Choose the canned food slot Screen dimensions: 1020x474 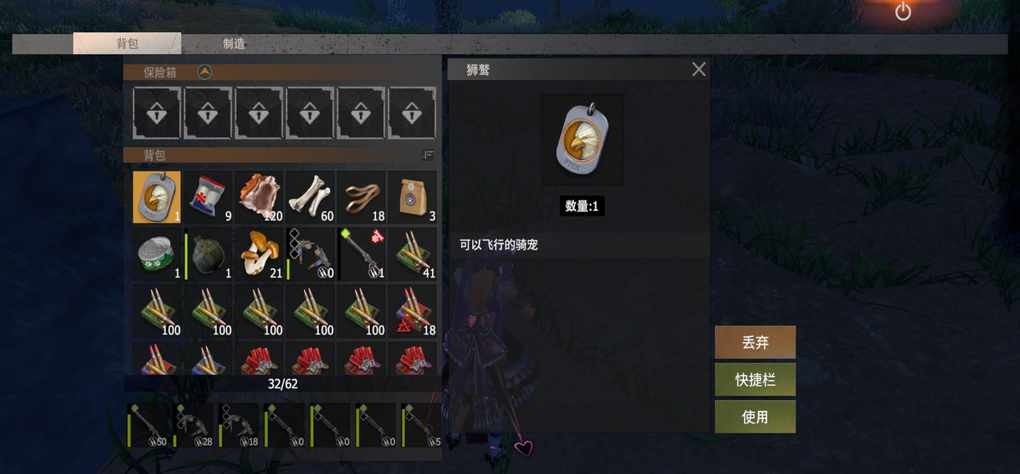coord(157,255)
